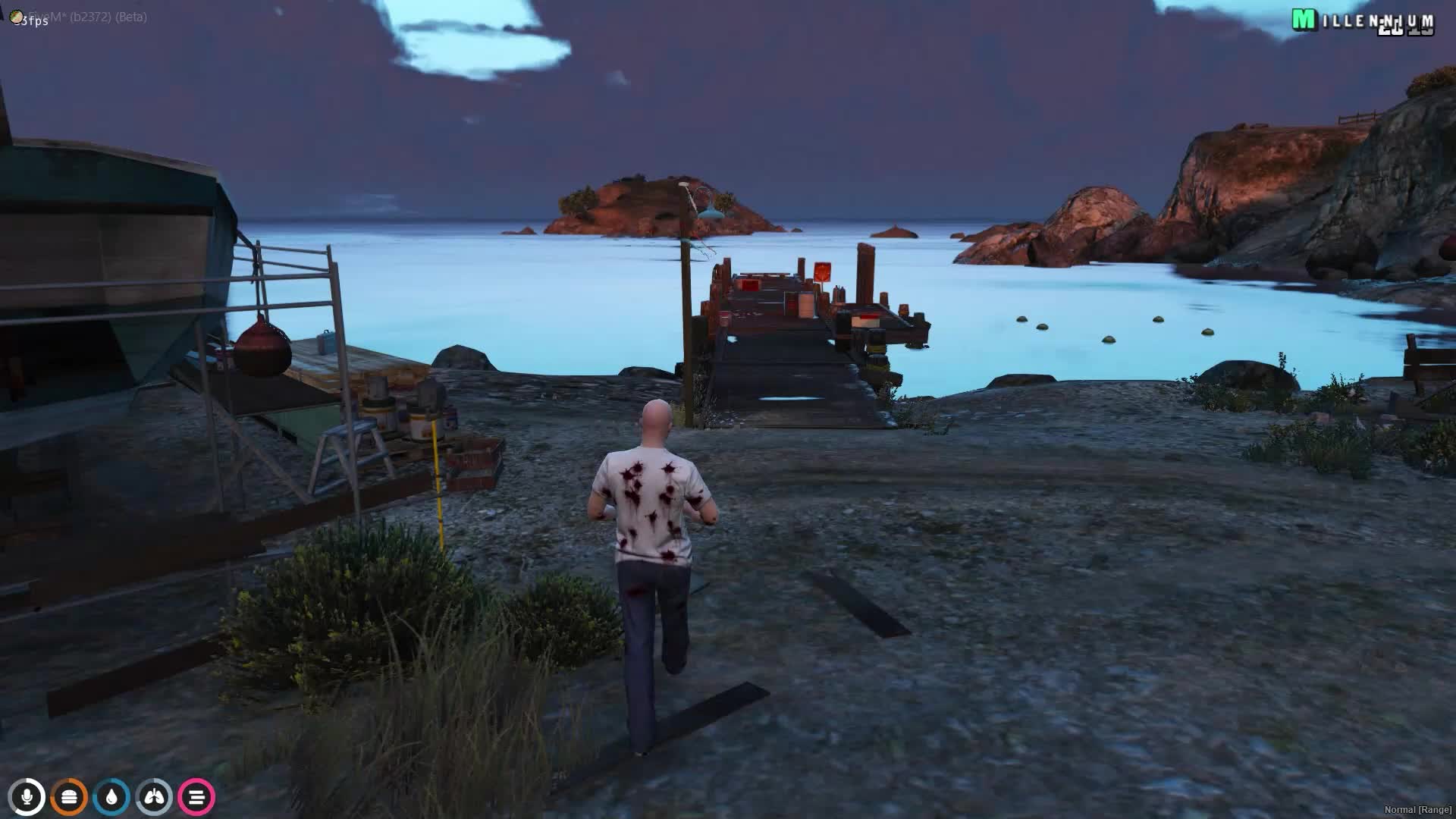
Task: Open the pink three-bar menu icon
Action: (x=196, y=797)
